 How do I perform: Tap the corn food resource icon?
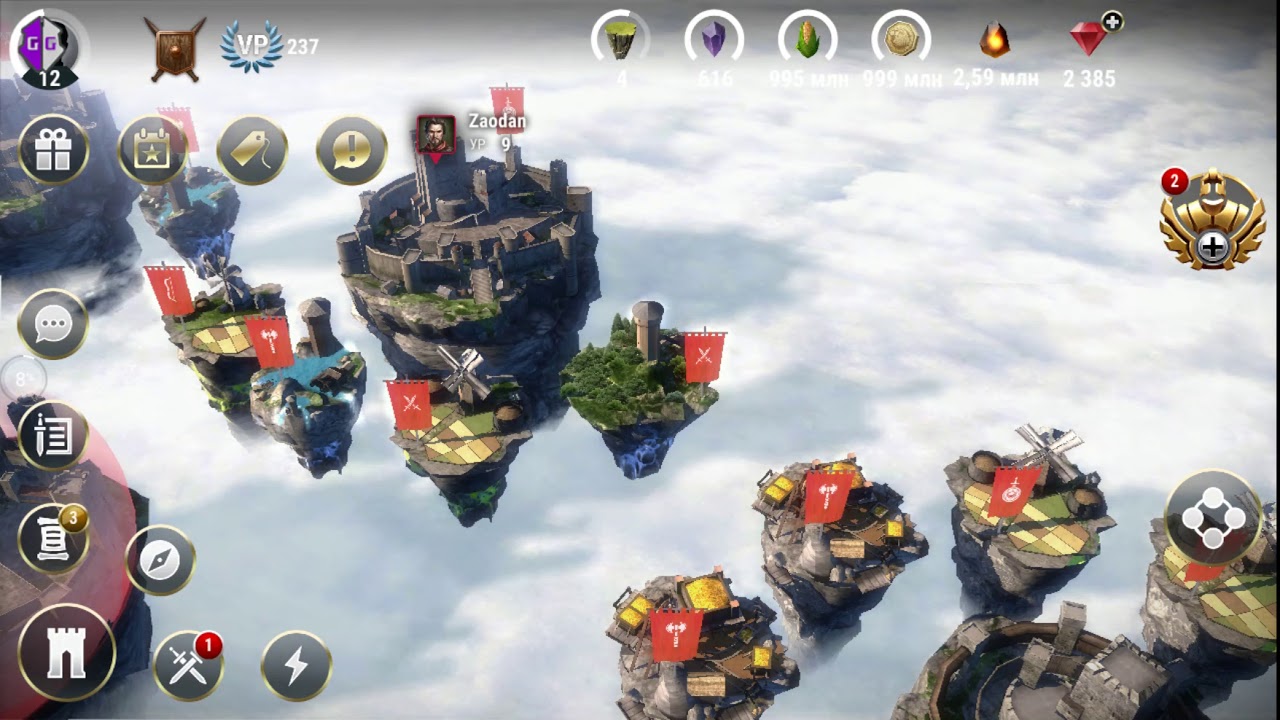(807, 40)
